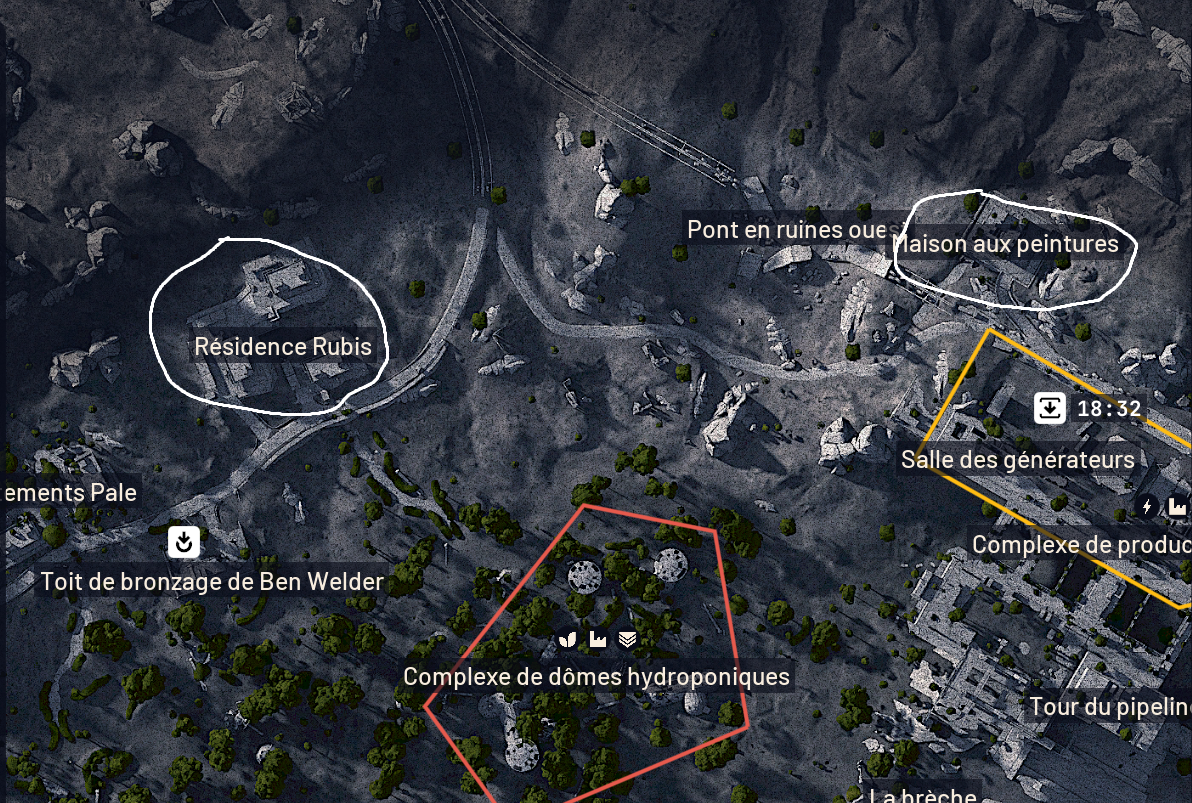Click the factory icon above the hydroponic domes label
Viewport: 1192px width, 803px height.
[x=598, y=638]
